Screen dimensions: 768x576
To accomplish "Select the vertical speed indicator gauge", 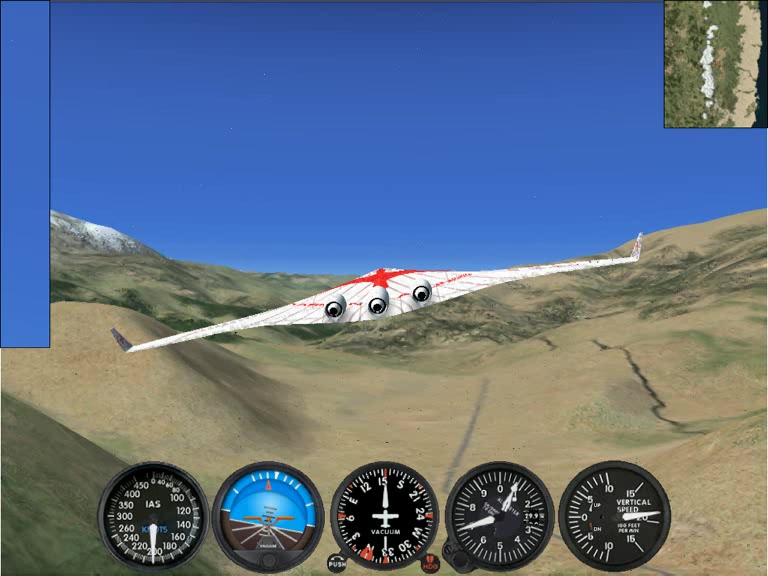I will pyautogui.click(x=613, y=515).
